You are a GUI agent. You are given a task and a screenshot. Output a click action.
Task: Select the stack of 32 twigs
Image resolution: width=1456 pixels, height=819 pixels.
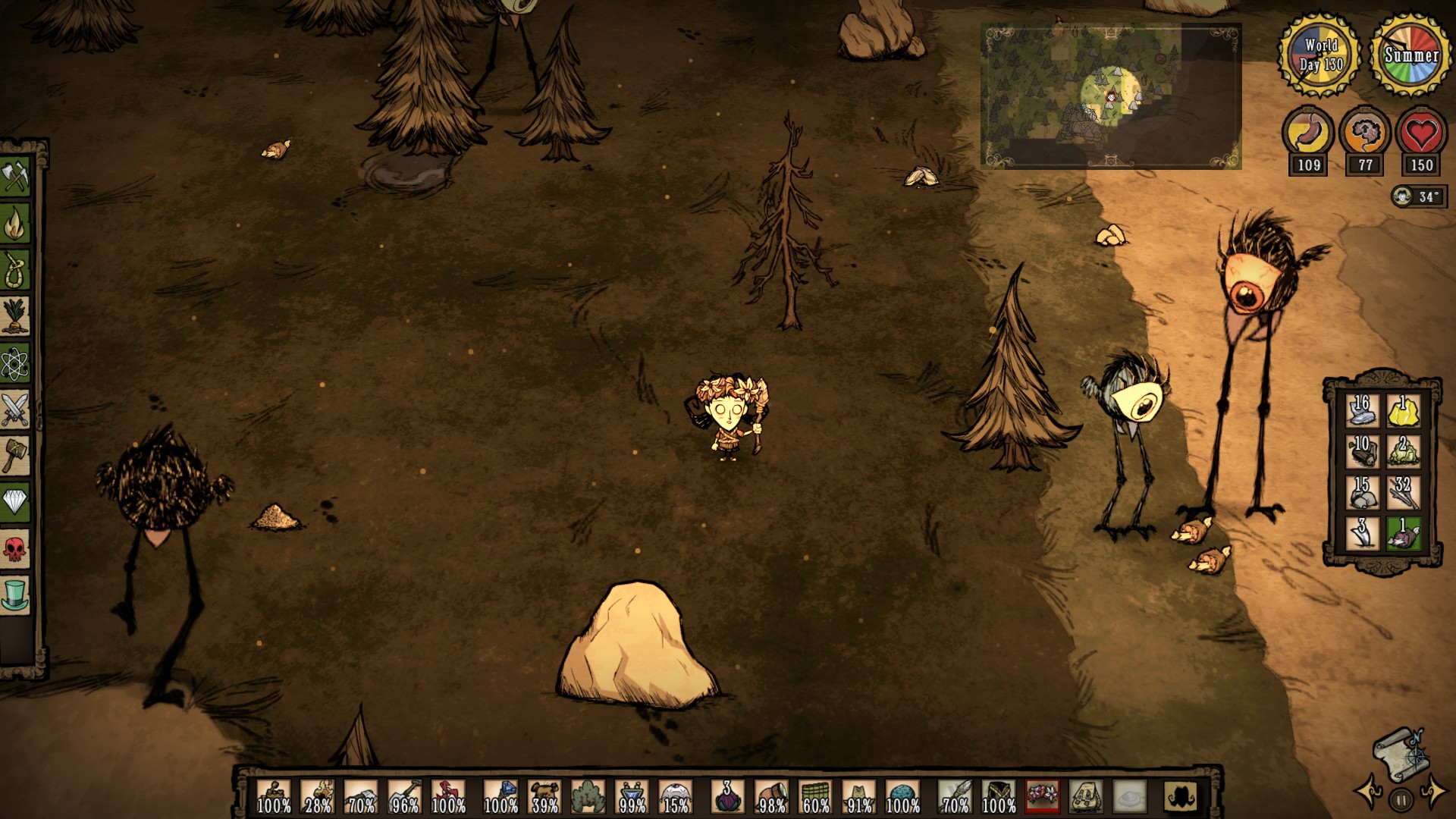(x=1403, y=493)
